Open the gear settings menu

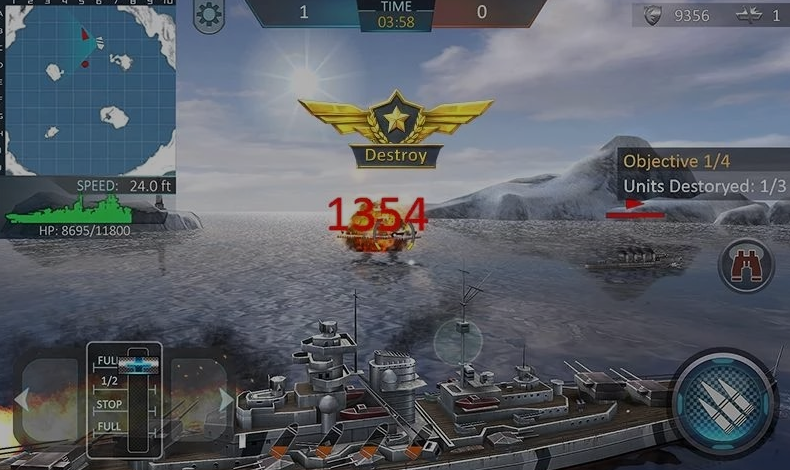(x=209, y=15)
